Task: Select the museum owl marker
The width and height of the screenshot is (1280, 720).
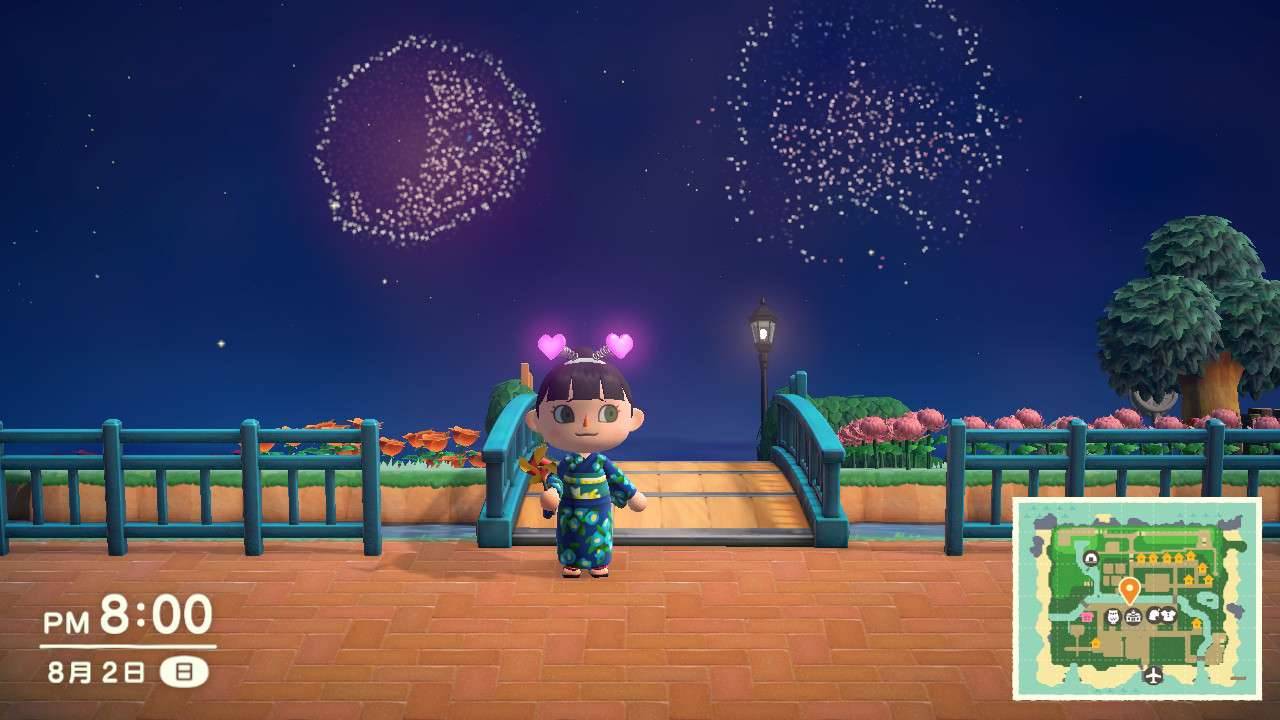Action: [1114, 616]
